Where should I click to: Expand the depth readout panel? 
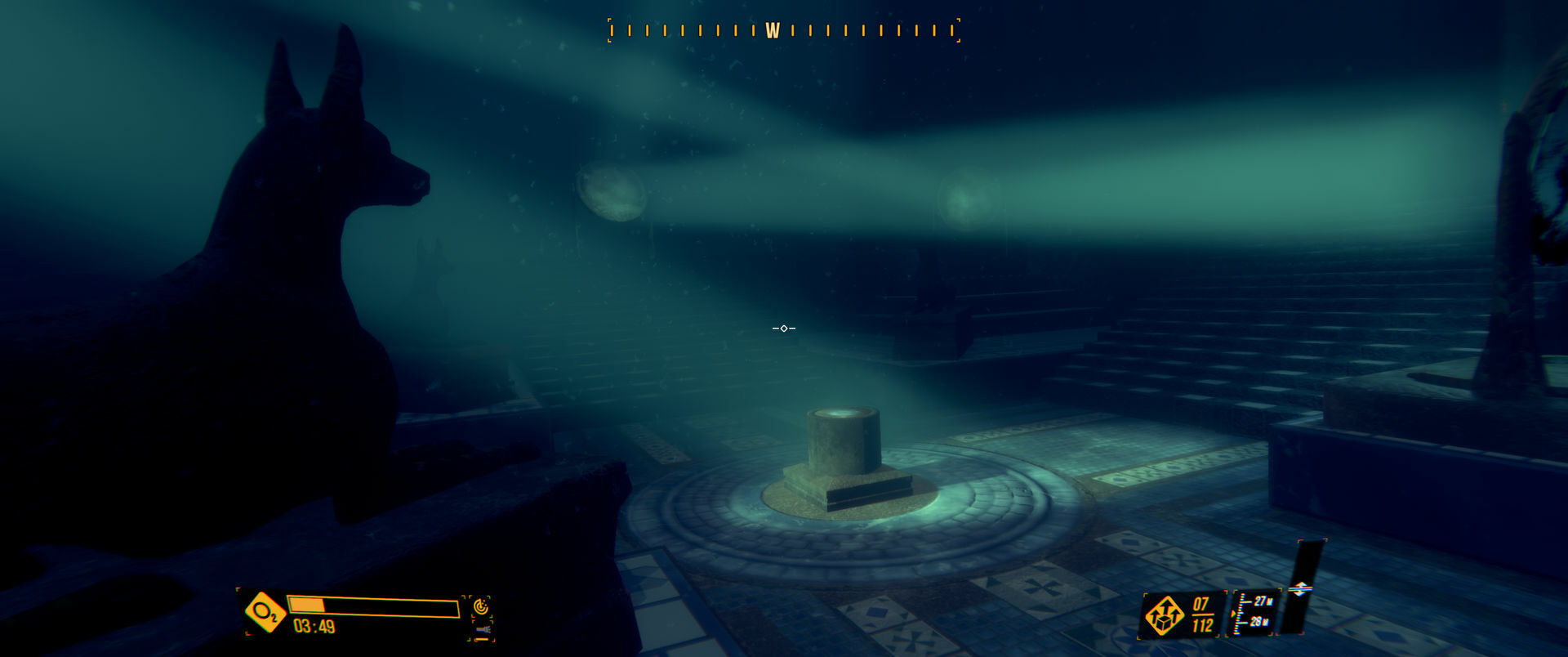tap(1252, 611)
